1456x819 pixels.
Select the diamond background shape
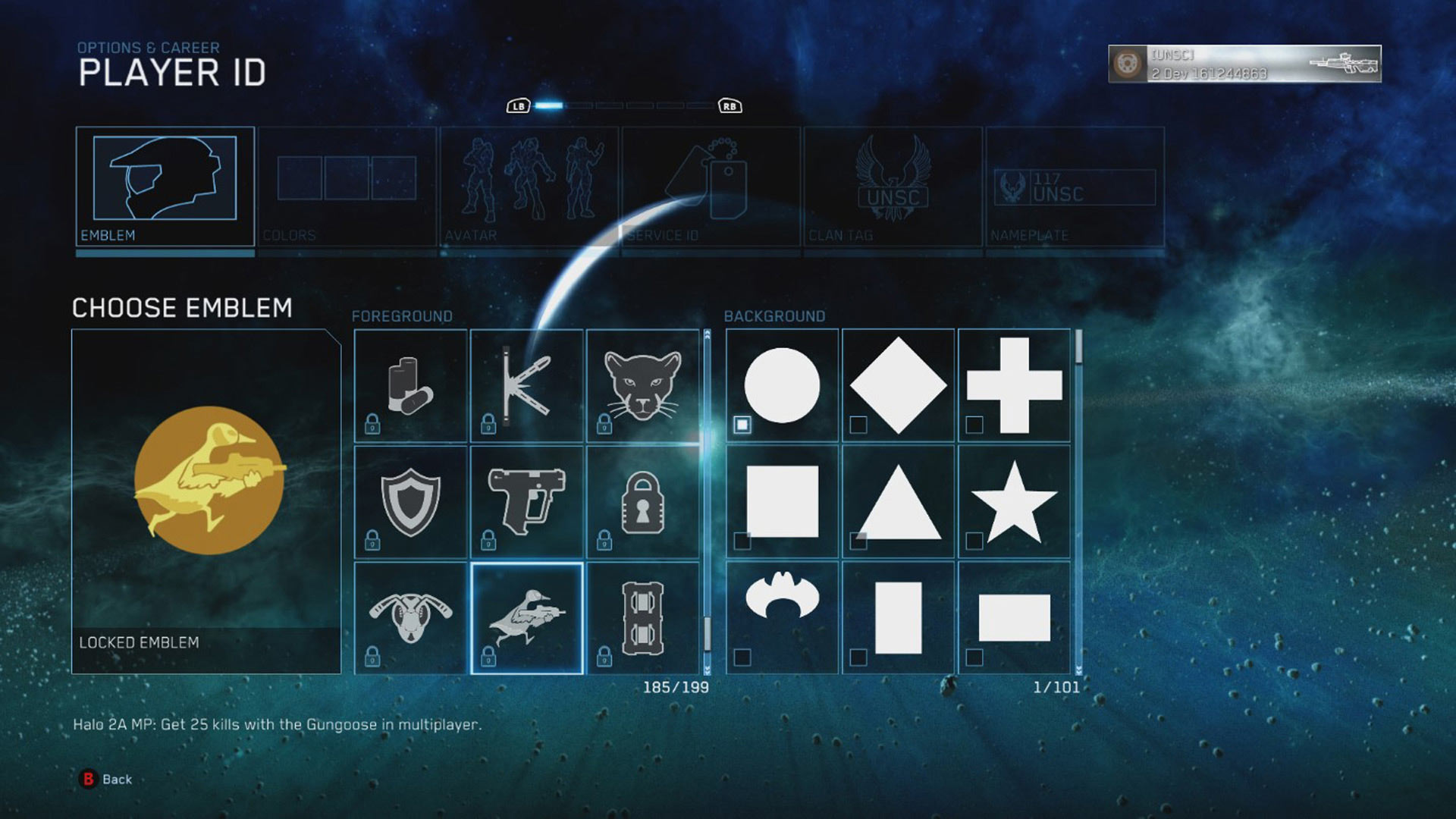point(898,386)
